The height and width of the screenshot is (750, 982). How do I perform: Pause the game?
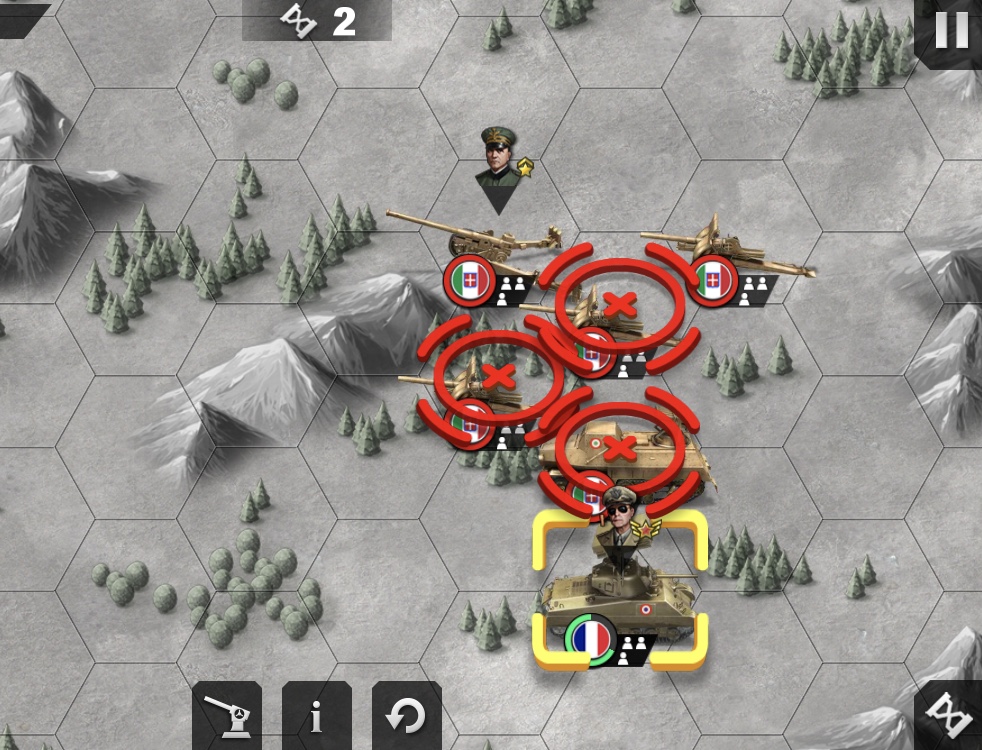[x=950, y=32]
